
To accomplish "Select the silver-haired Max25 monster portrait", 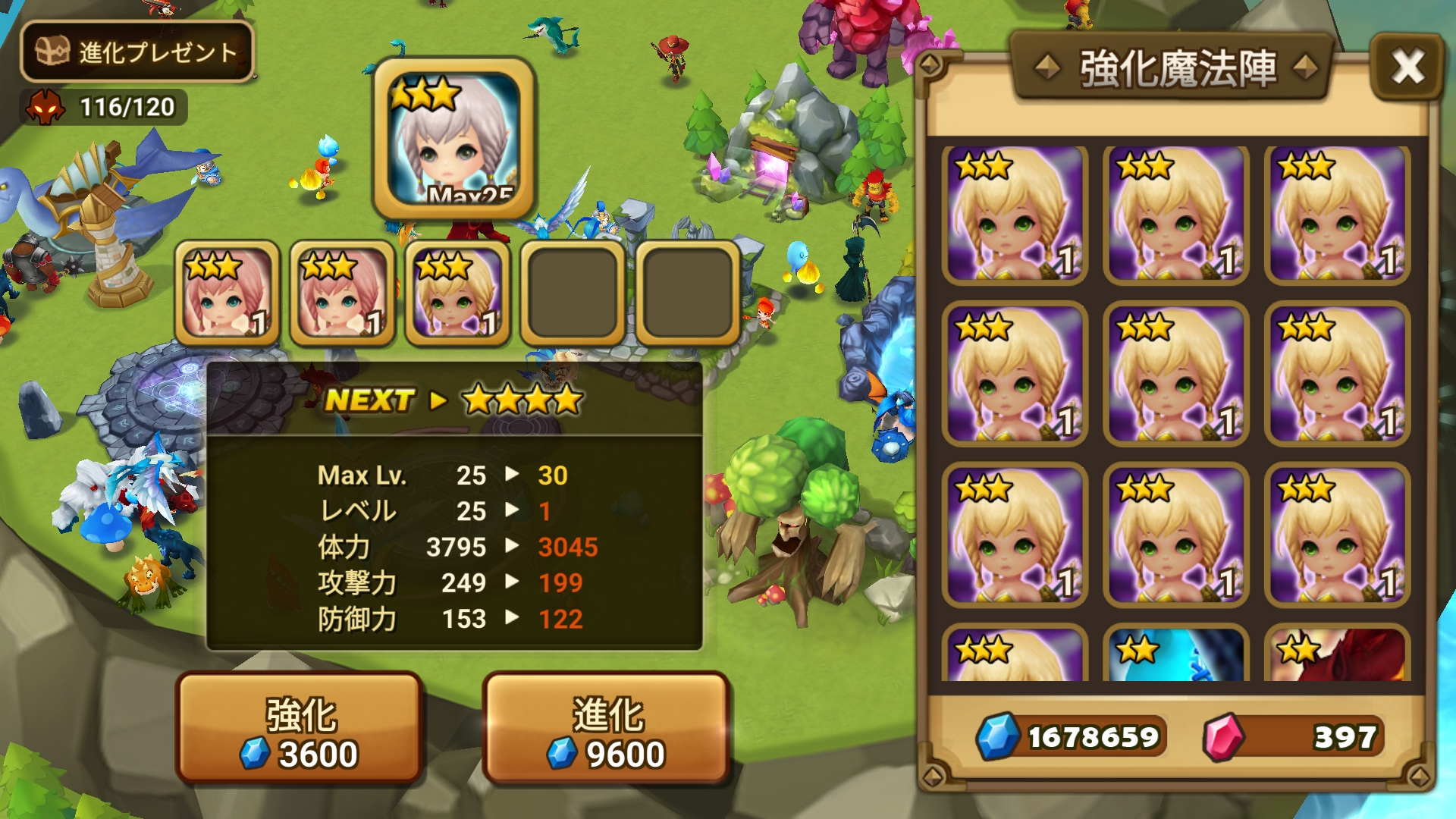I will point(454,138).
